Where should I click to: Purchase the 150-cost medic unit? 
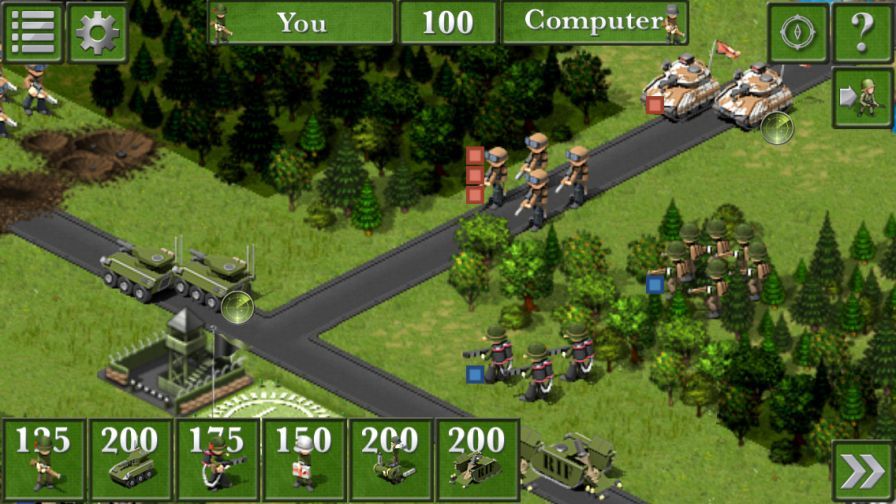tap(304, 460)
